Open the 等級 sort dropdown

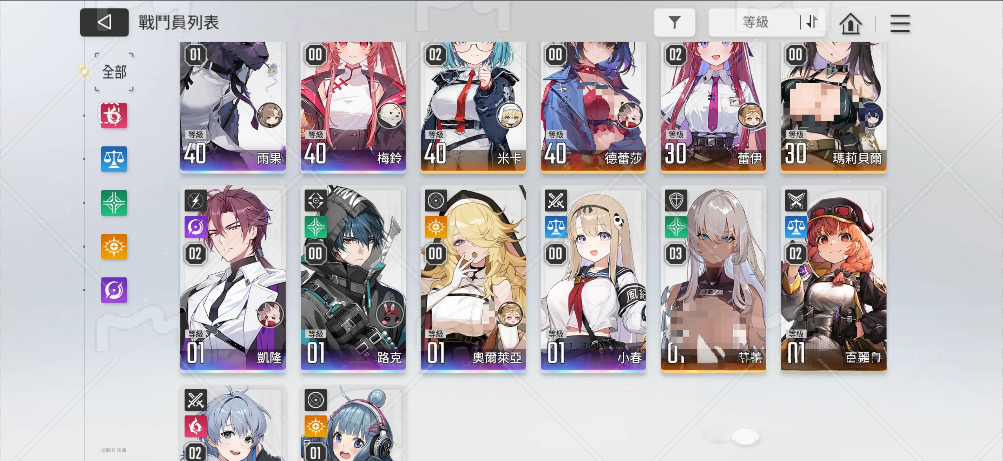755,23
